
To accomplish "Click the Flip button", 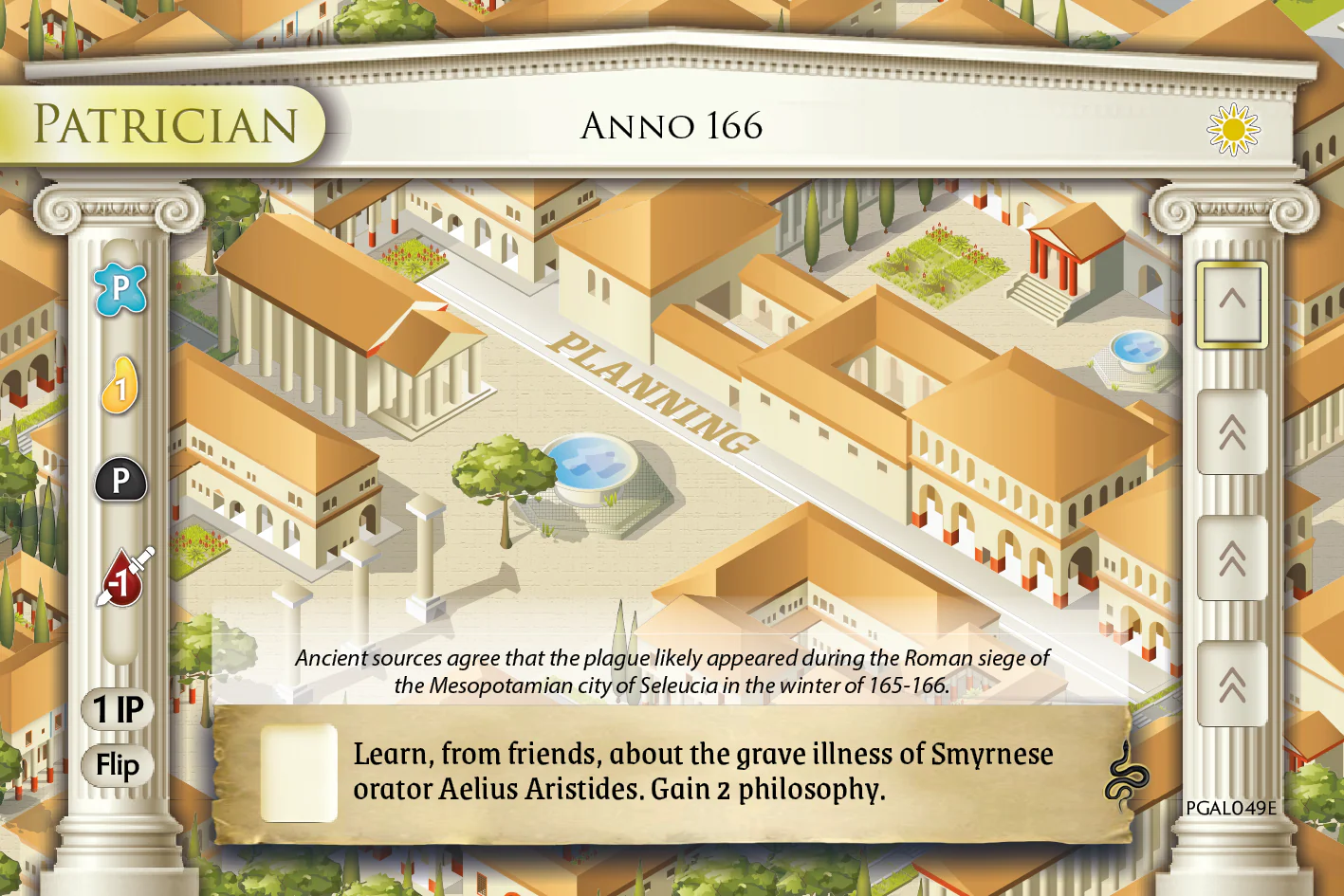I will (118, 765).
